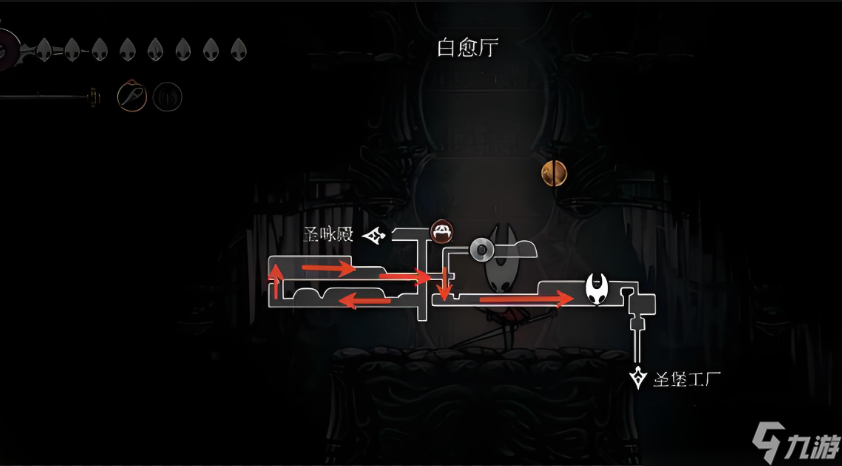This screenshot has height=466, width=842.
Task: Click the red bench marker on the map
Action: (441, 232)
